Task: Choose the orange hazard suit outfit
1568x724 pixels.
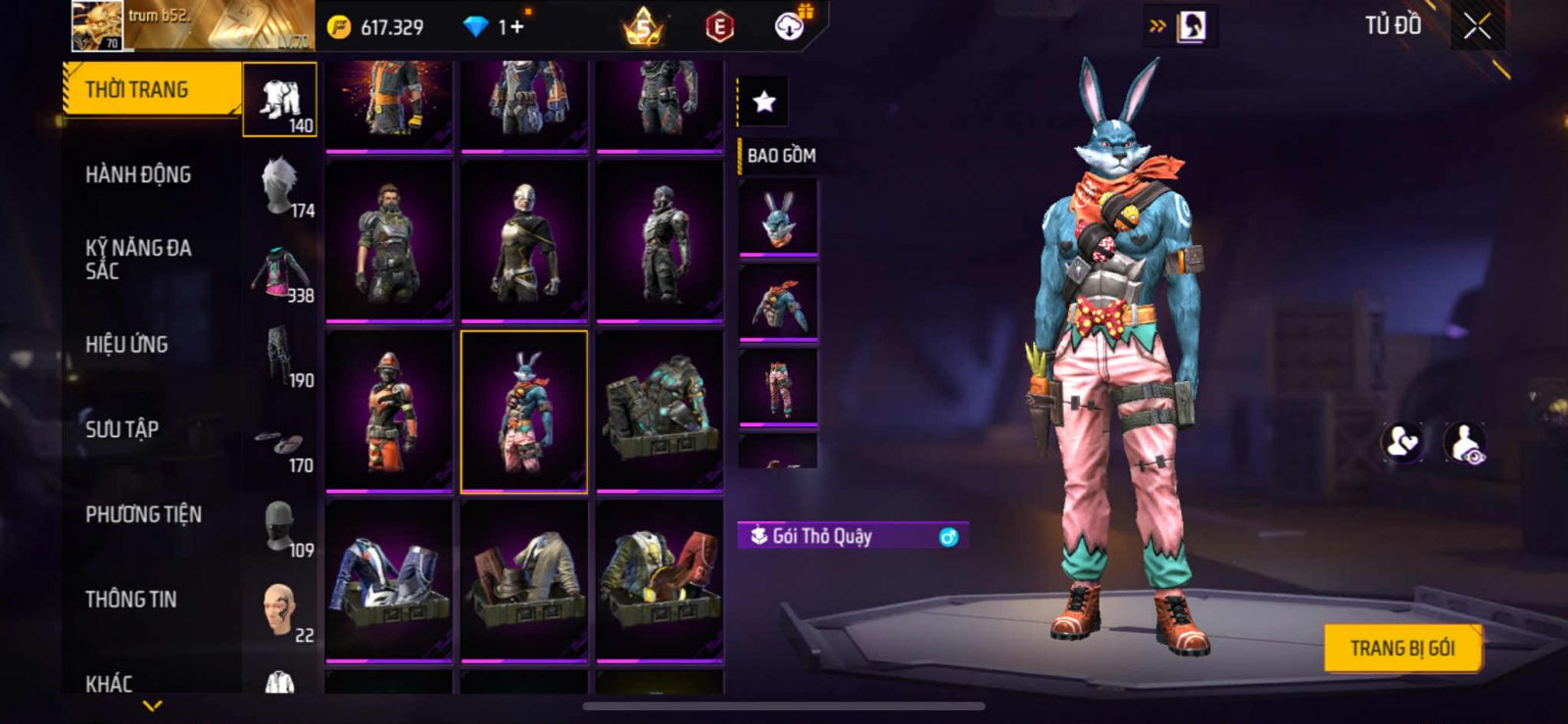Action: click(x=389, y=411)
